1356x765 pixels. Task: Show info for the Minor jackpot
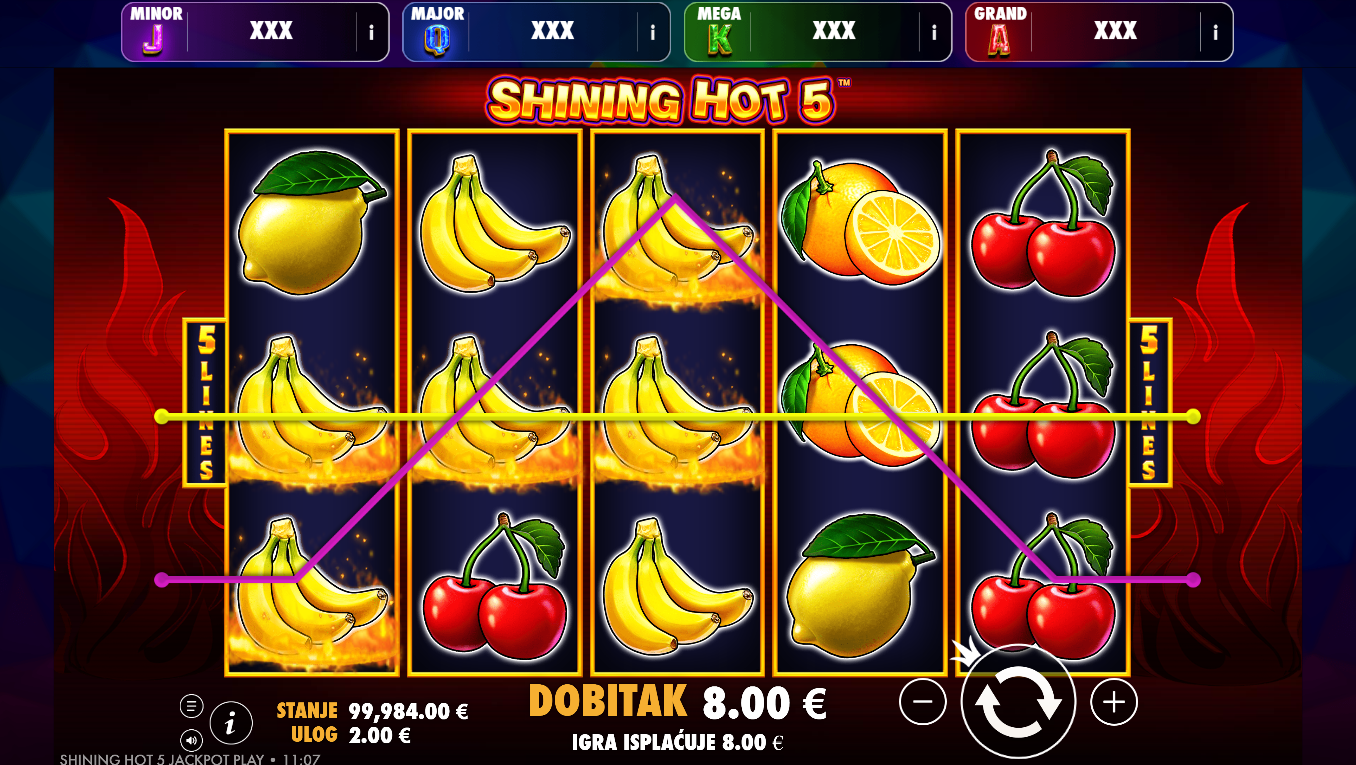[372, 32]
